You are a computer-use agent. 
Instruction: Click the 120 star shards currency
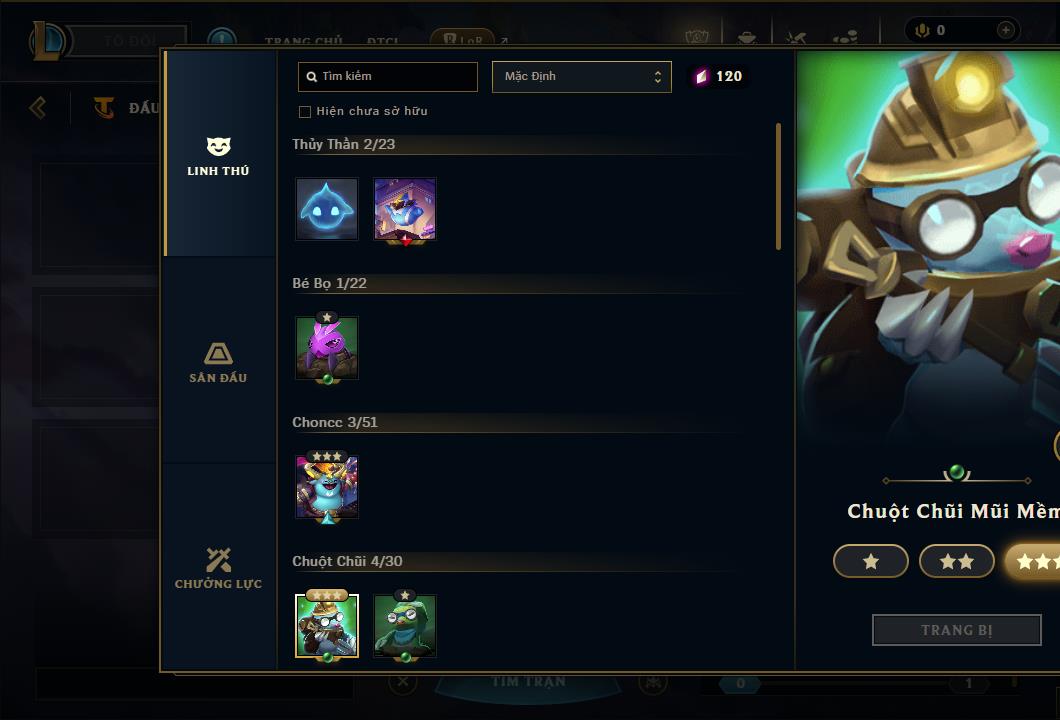(719, 77)
